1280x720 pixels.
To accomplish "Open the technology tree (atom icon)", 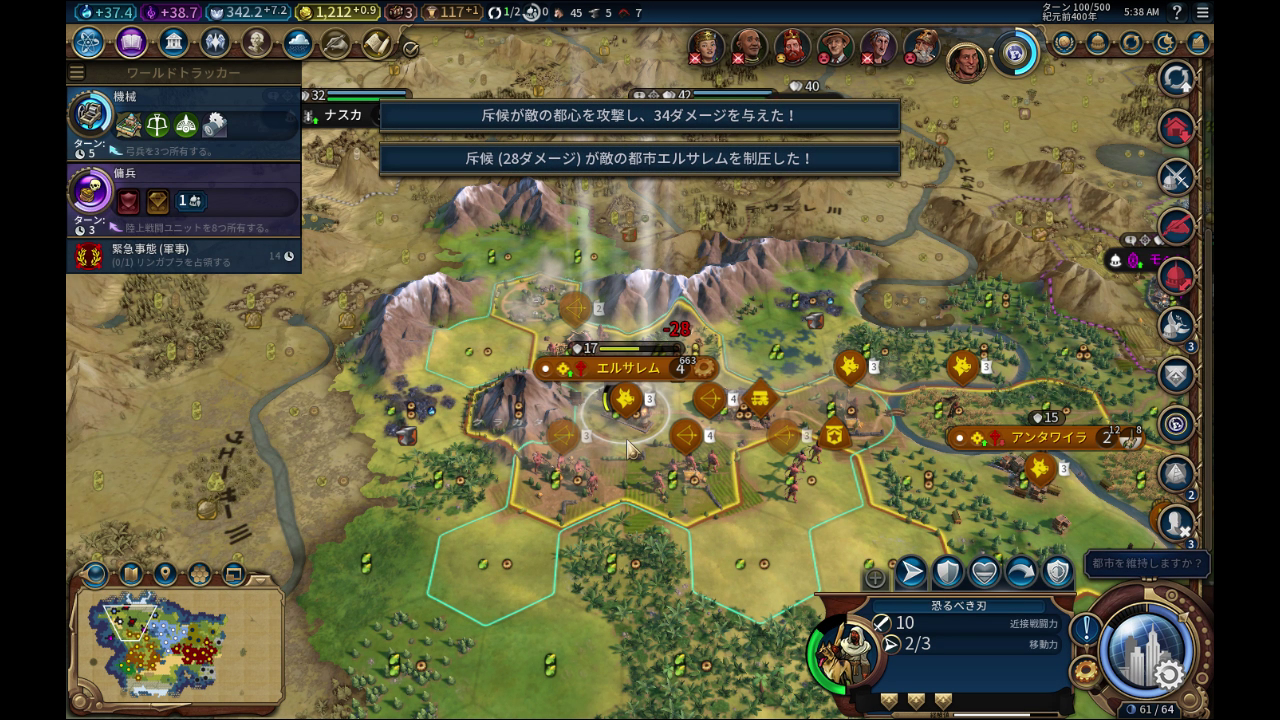I will (88, 43).
